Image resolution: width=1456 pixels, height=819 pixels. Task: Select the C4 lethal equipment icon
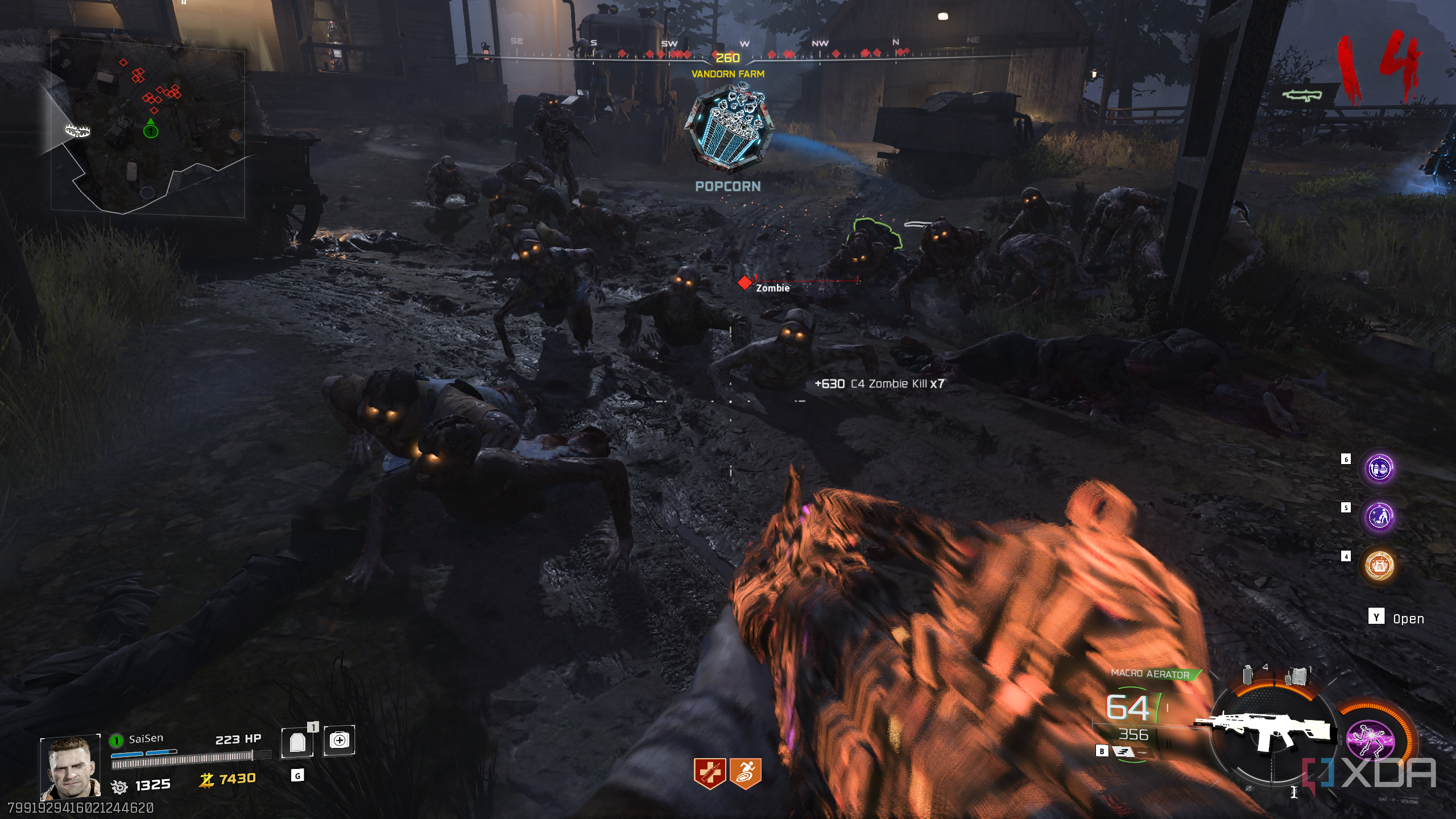pyautogui.click(x=1297, y=676)
